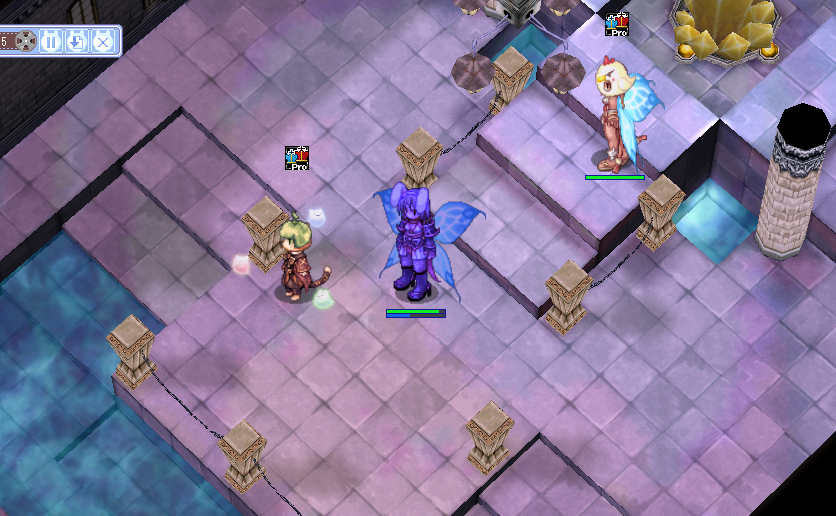Close the replay control bar

point(103,42)
